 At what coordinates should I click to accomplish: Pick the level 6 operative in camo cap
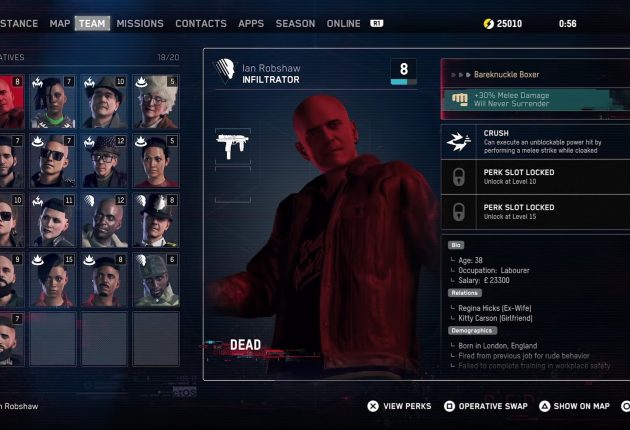tap(156, 279)
